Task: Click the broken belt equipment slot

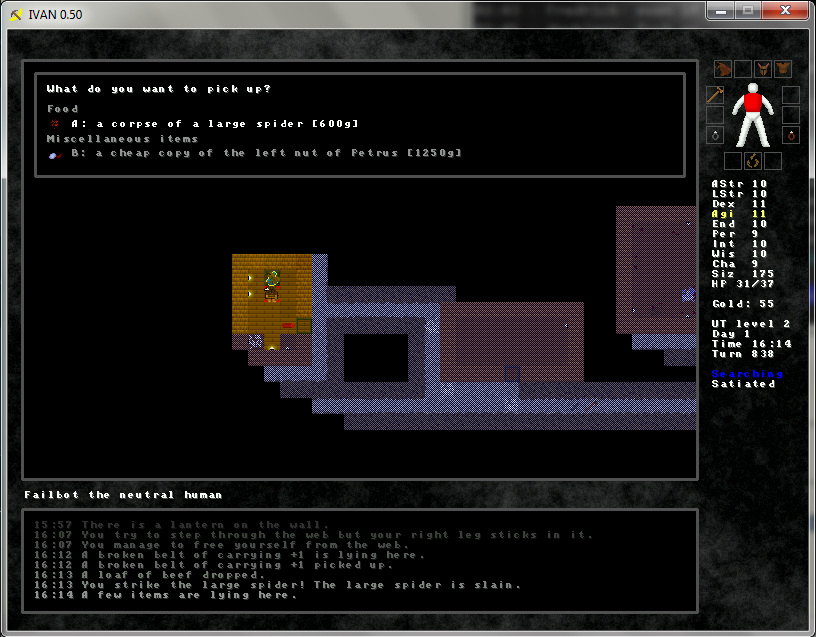Action: (752, 161)
